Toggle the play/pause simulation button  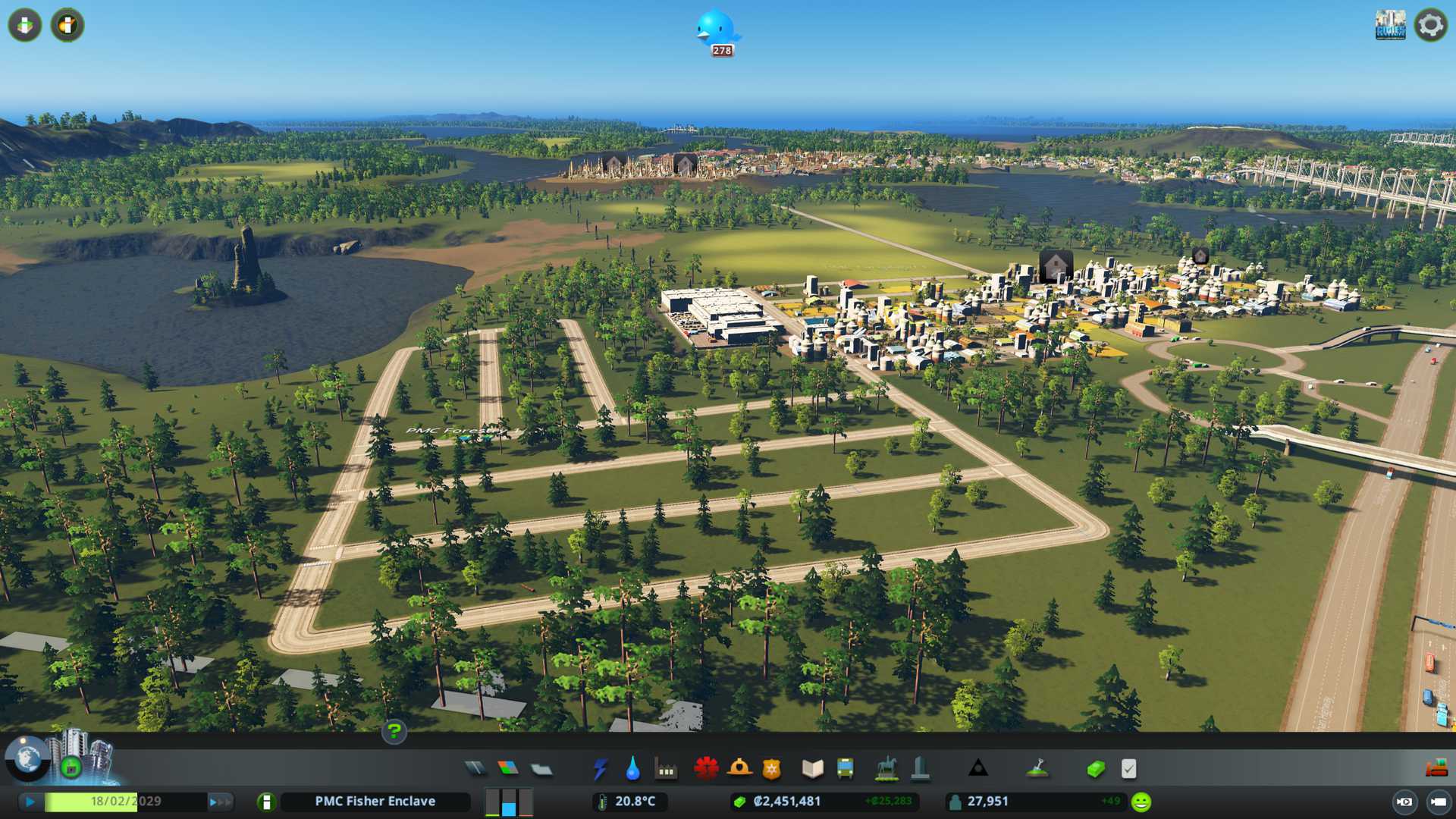tap(30, 802)
